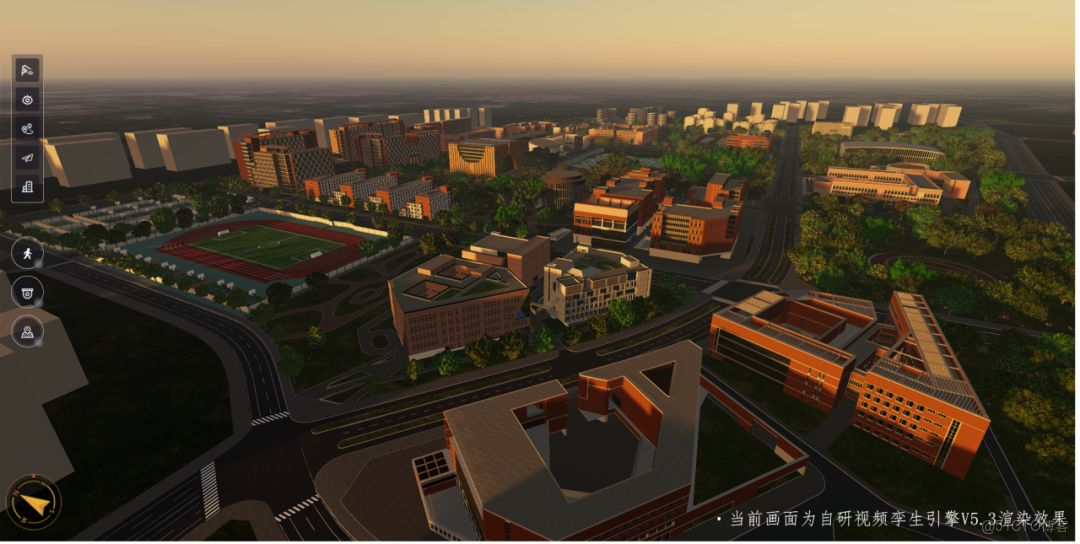Click the round map location marker button
The height and width of the screenshot is (544, 1080).
pyautogui.click(x=27, y=331)
